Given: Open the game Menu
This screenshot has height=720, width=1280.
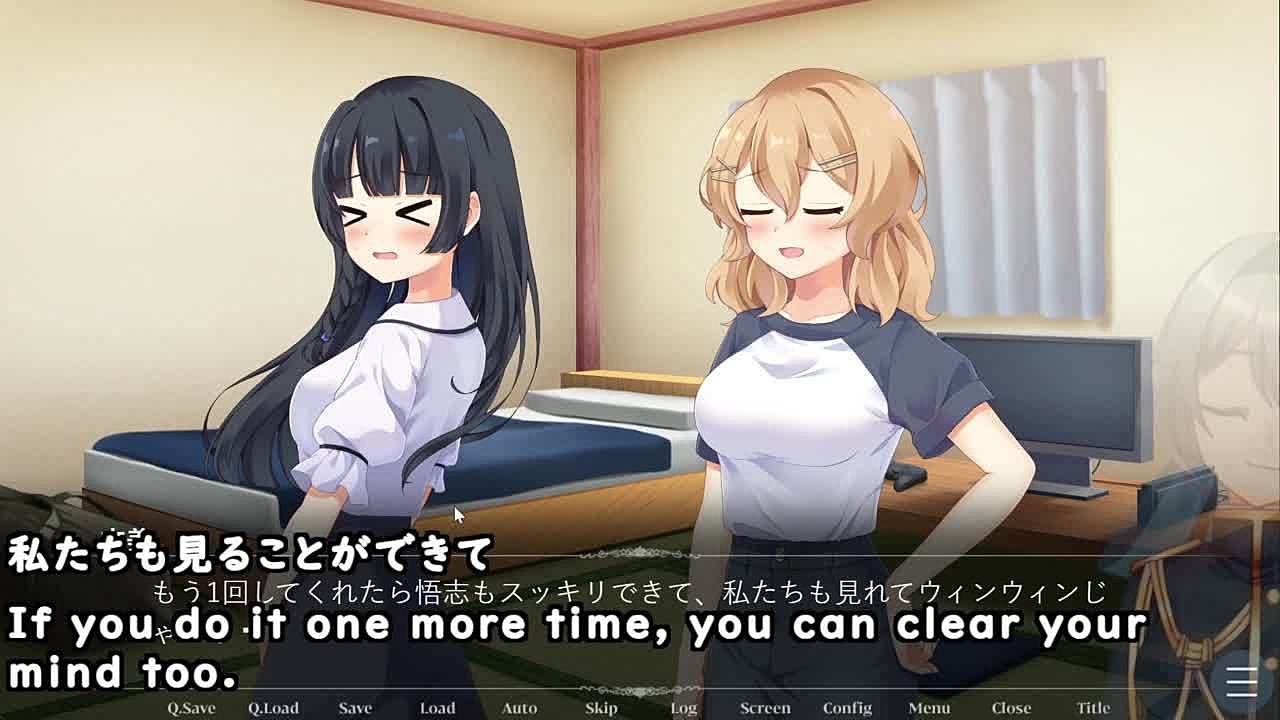Looking at the screenshot, I should pyautogui.click(x=929, y=708).
